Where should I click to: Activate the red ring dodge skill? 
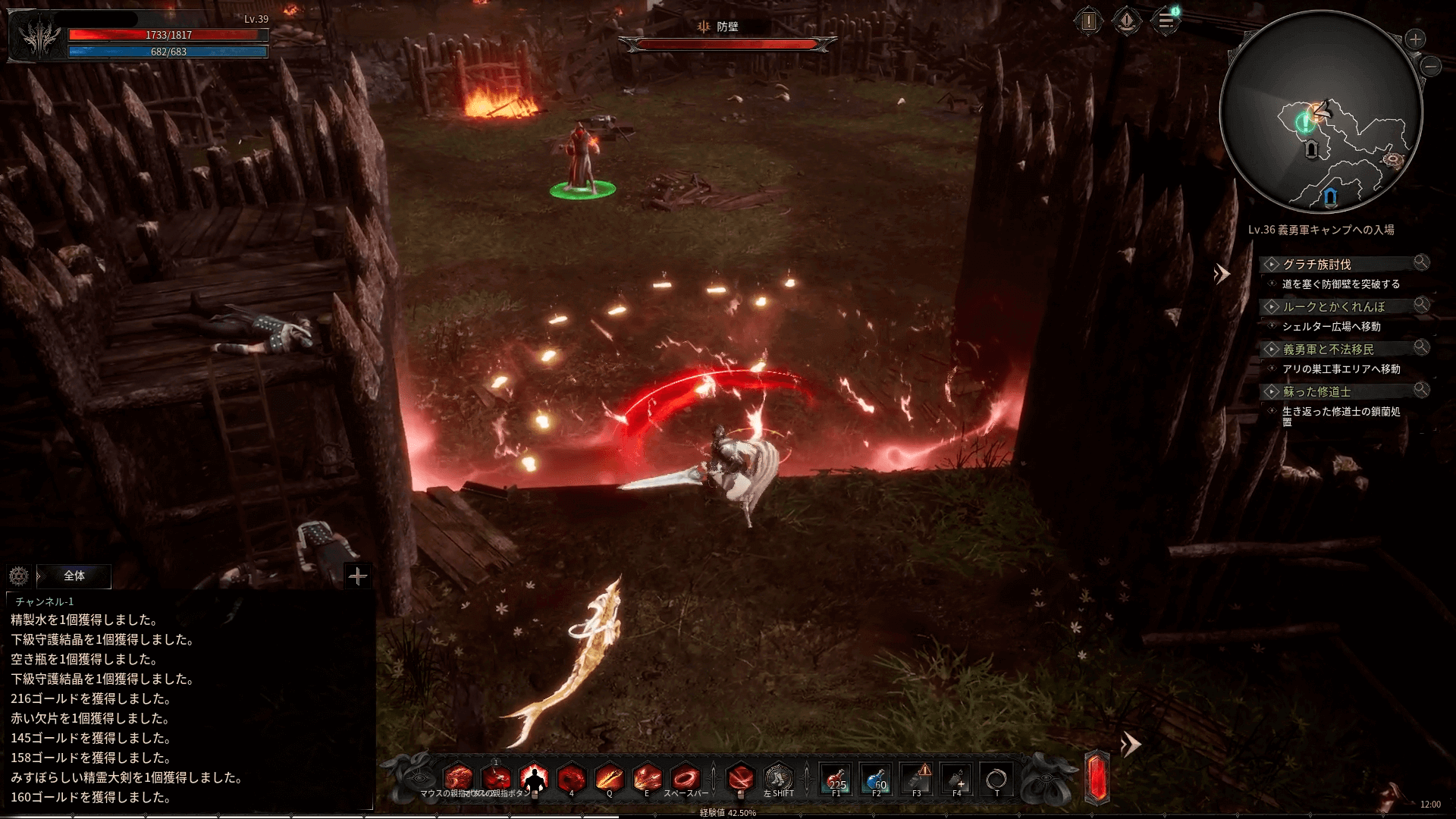point(686,779)
